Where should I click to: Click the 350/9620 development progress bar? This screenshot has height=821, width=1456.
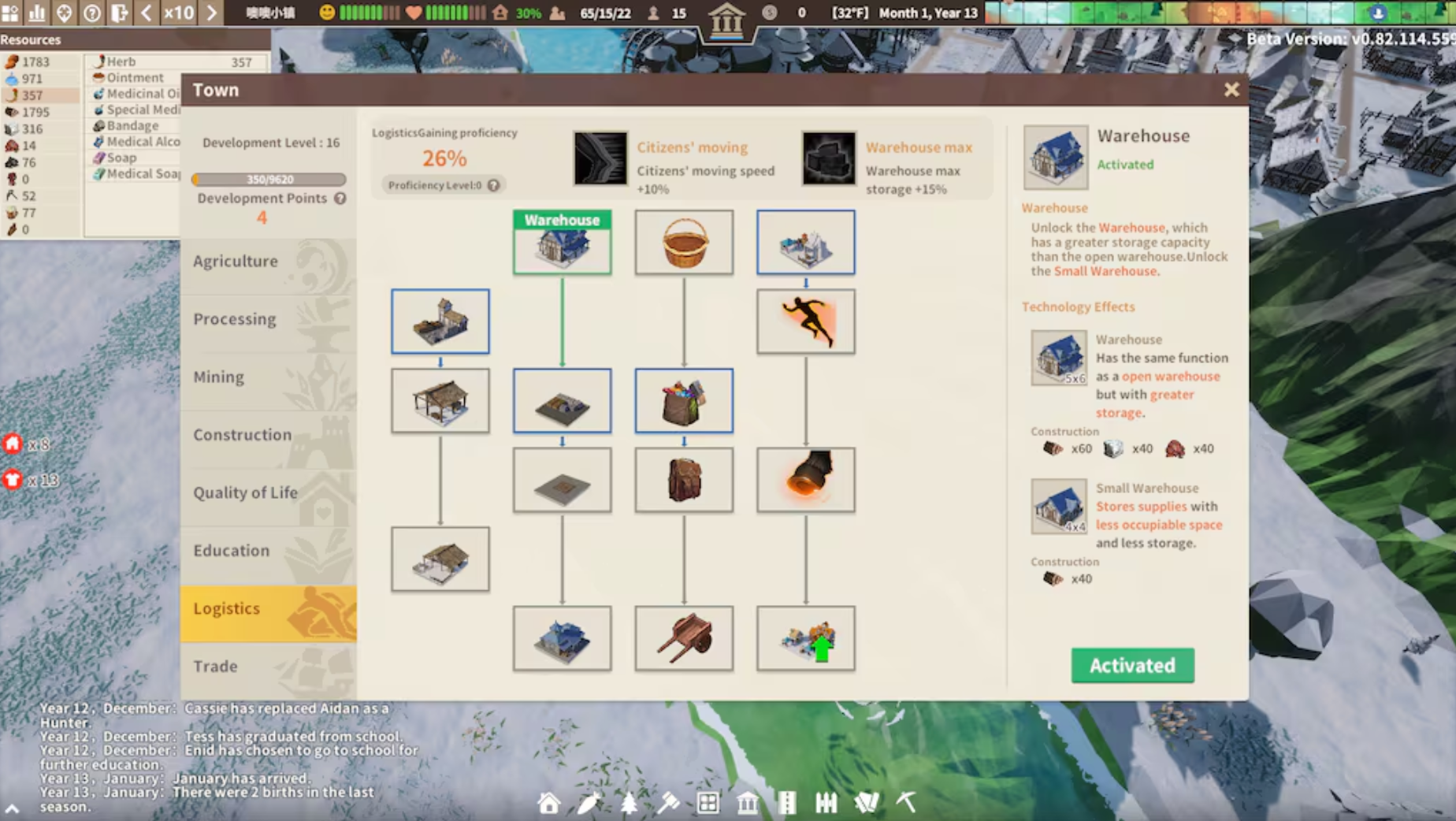pyautogui.click(x=271, y=179)
